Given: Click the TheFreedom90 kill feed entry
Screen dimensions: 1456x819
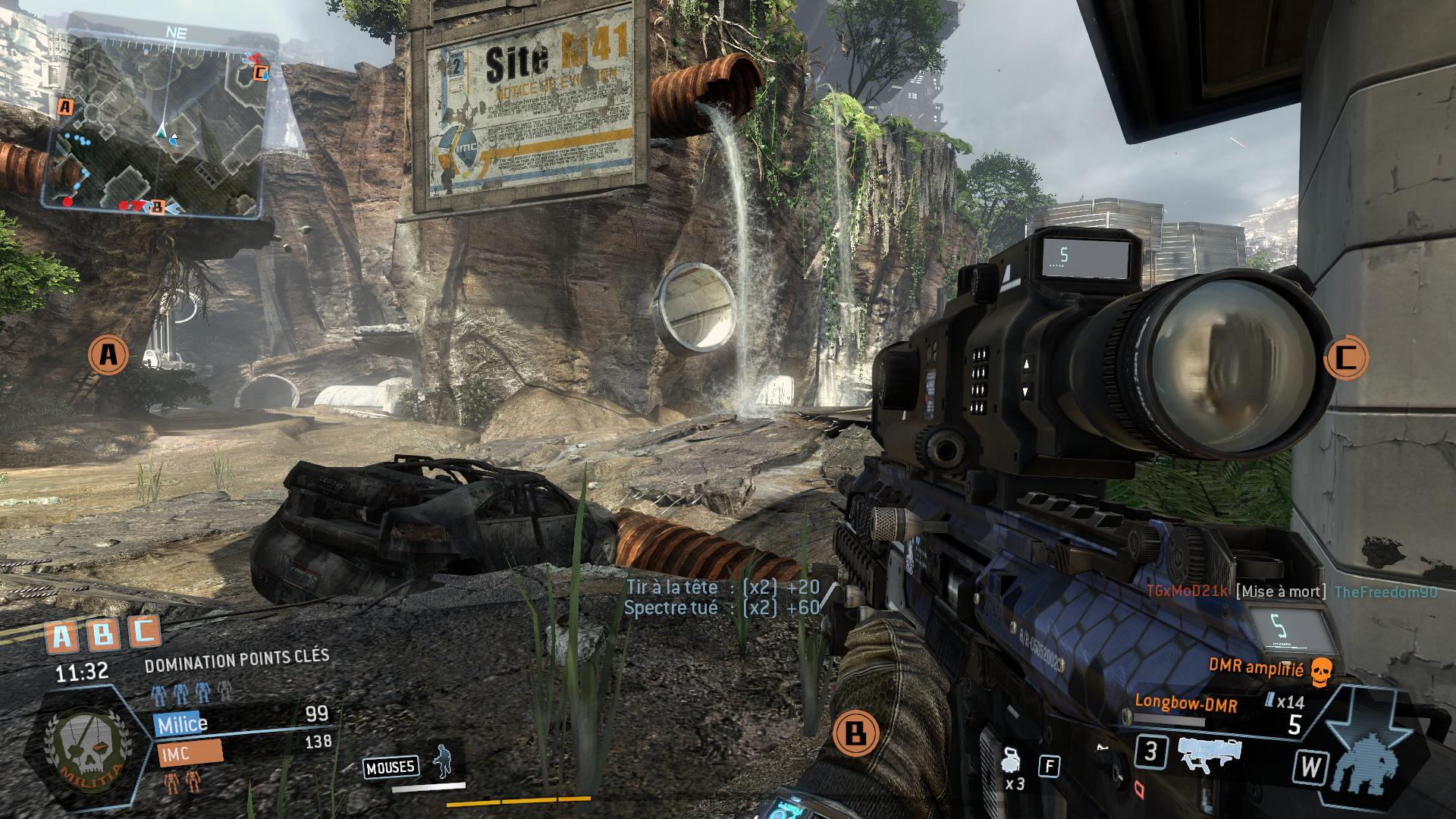Looking at the screenshot, I should [x=1385, y=592].
